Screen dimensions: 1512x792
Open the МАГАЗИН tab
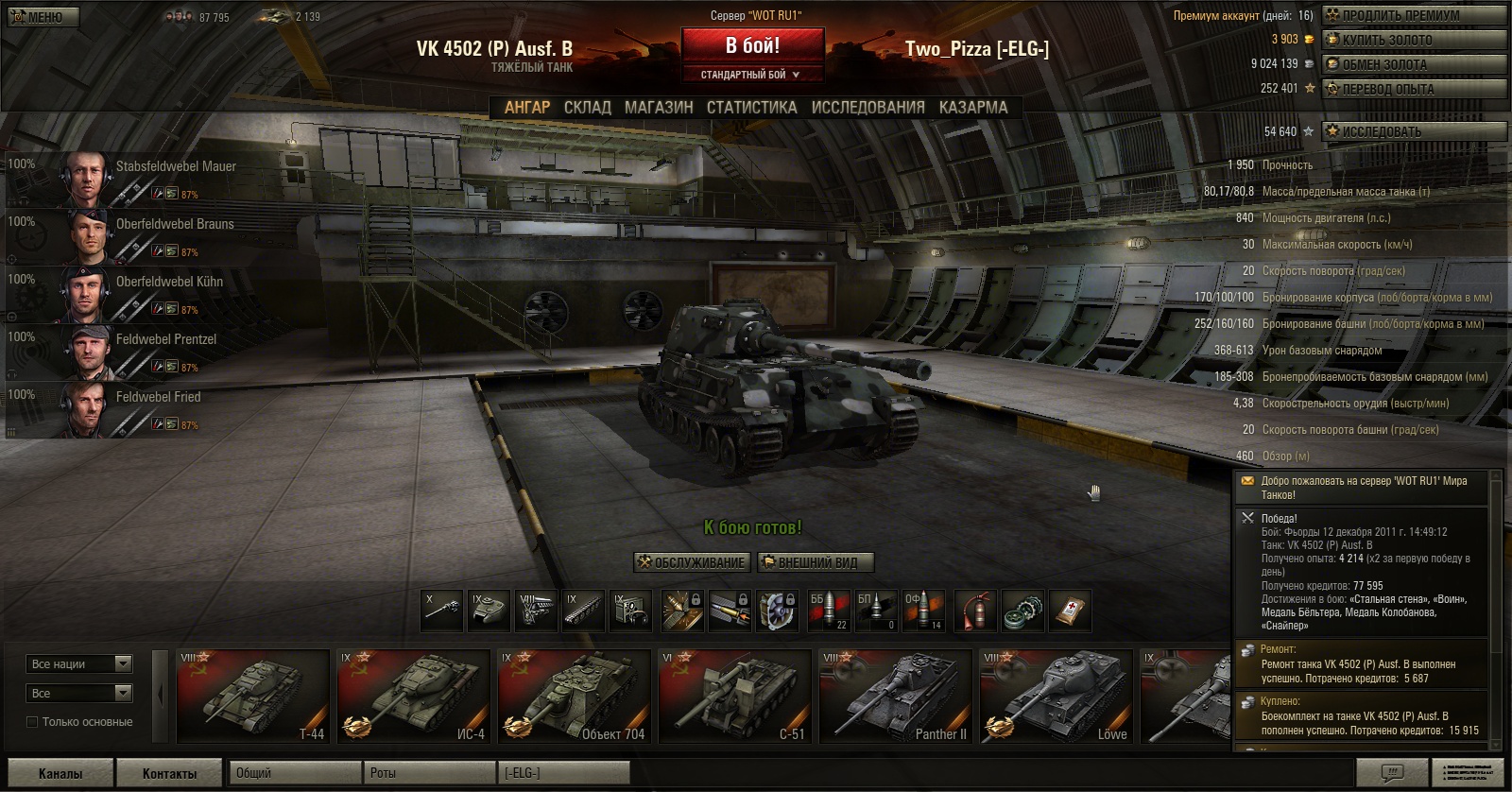(x=659, y=108)
